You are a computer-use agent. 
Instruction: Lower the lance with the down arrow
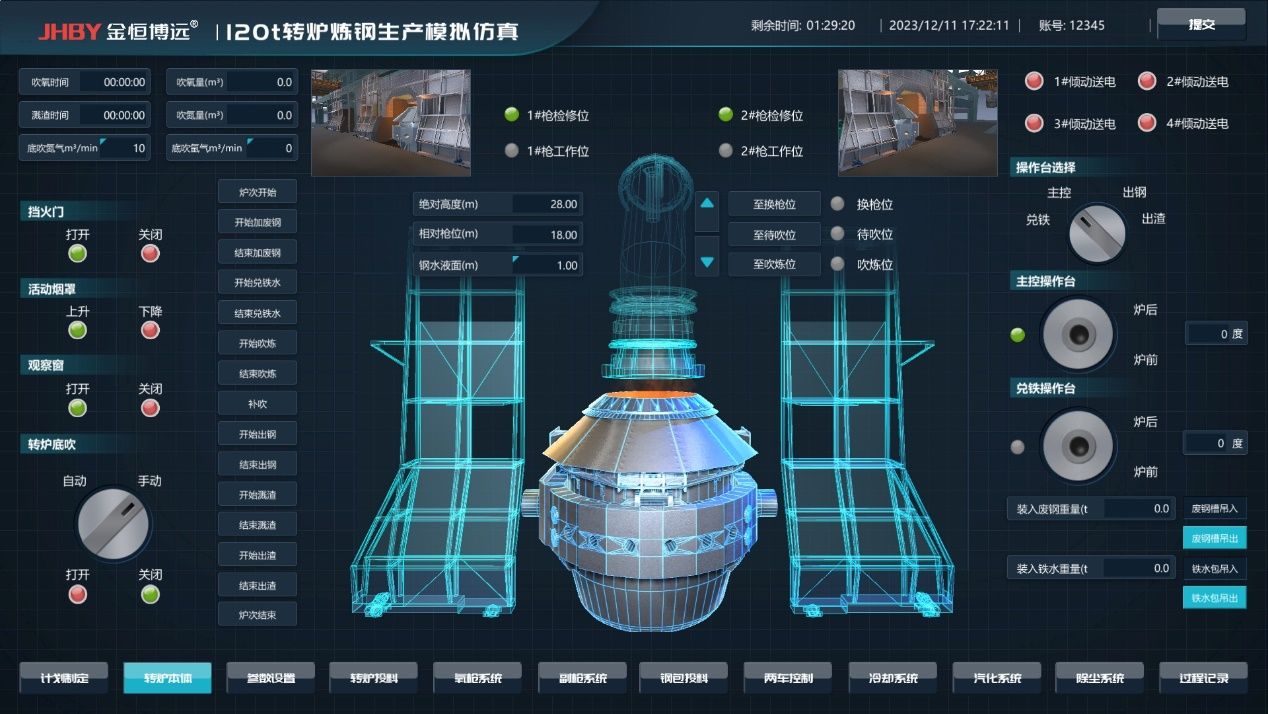pos(707,262)
